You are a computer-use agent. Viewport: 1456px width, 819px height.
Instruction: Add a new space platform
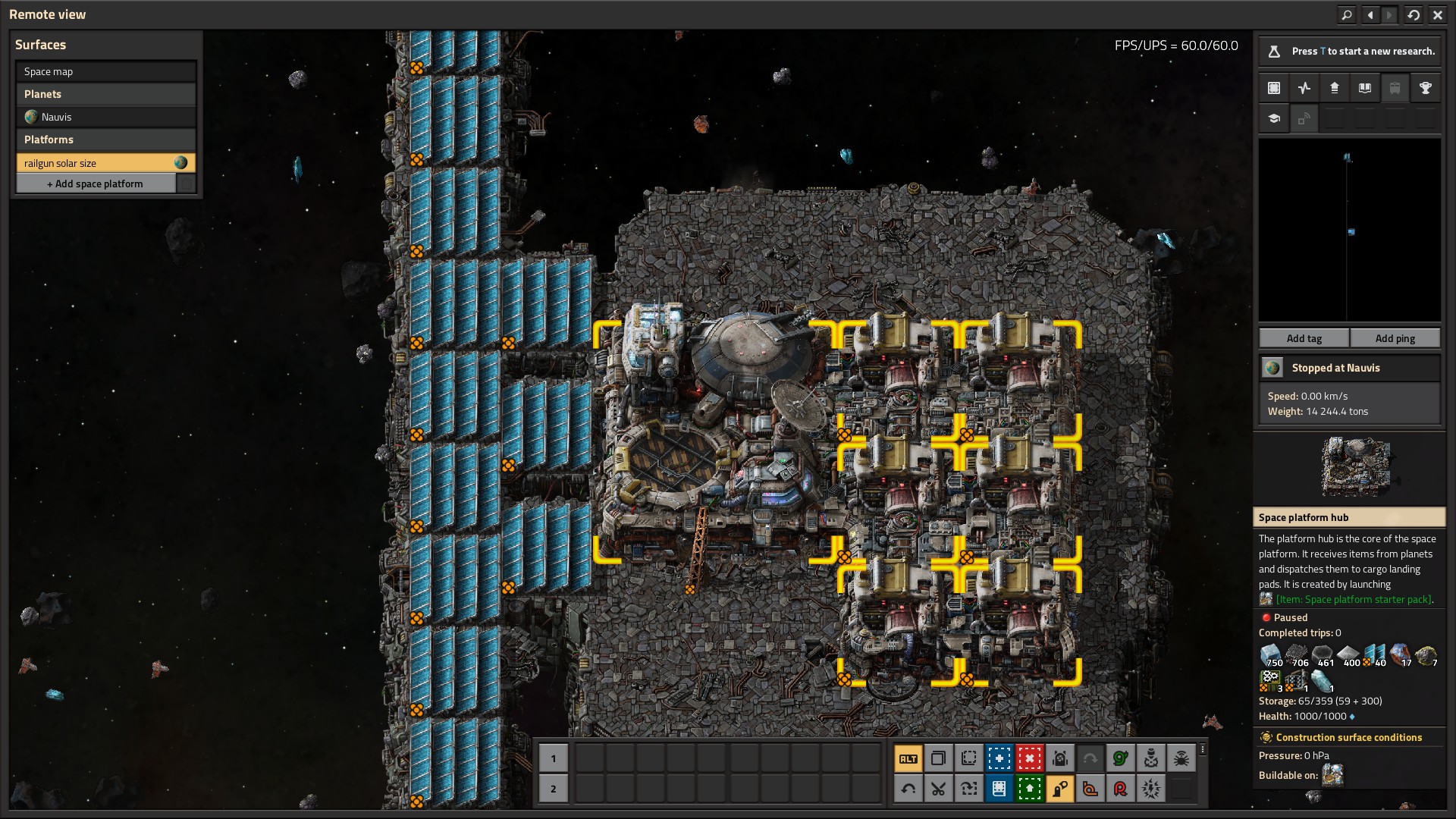[x=96, y=184]
